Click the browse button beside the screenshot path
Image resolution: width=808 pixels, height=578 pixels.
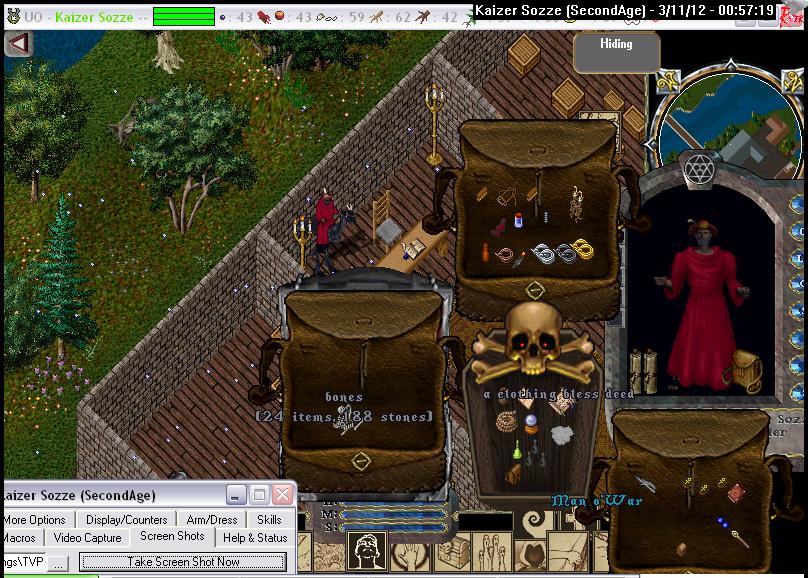coord(60,563)
